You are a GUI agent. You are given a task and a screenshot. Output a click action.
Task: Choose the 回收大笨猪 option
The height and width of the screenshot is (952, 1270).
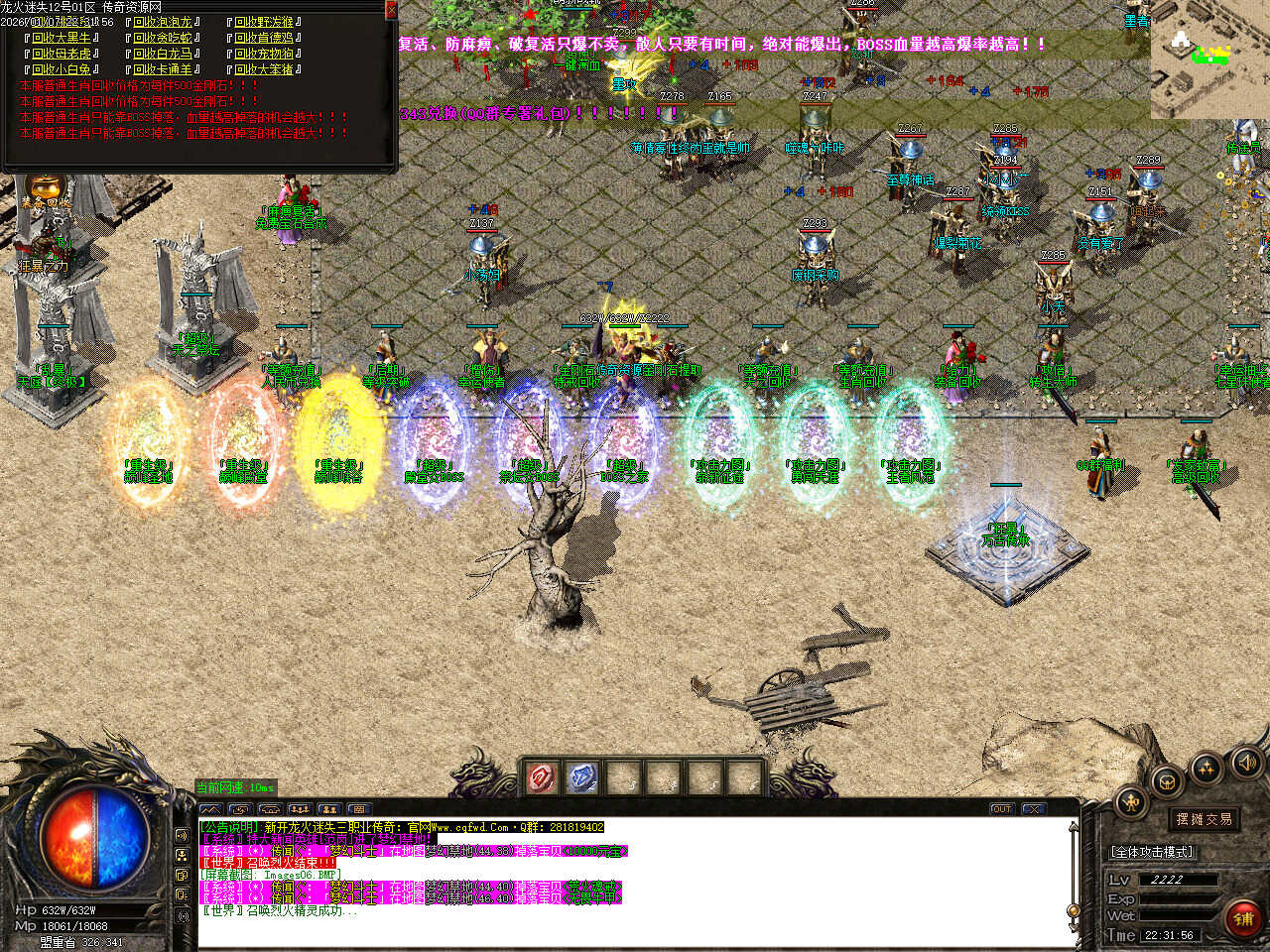point(264,69)
